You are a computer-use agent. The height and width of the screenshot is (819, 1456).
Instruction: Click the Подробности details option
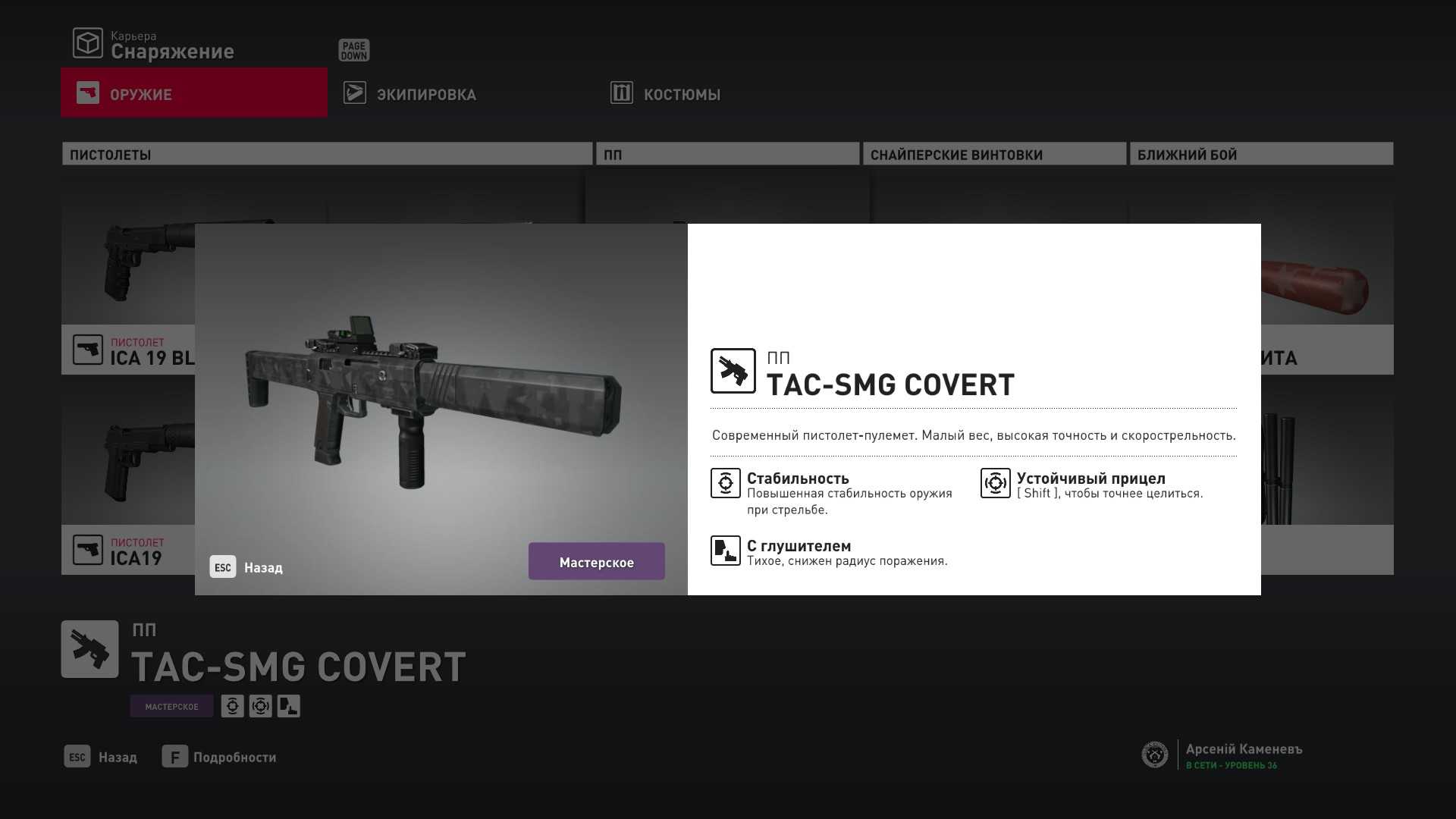pos(219,757)
